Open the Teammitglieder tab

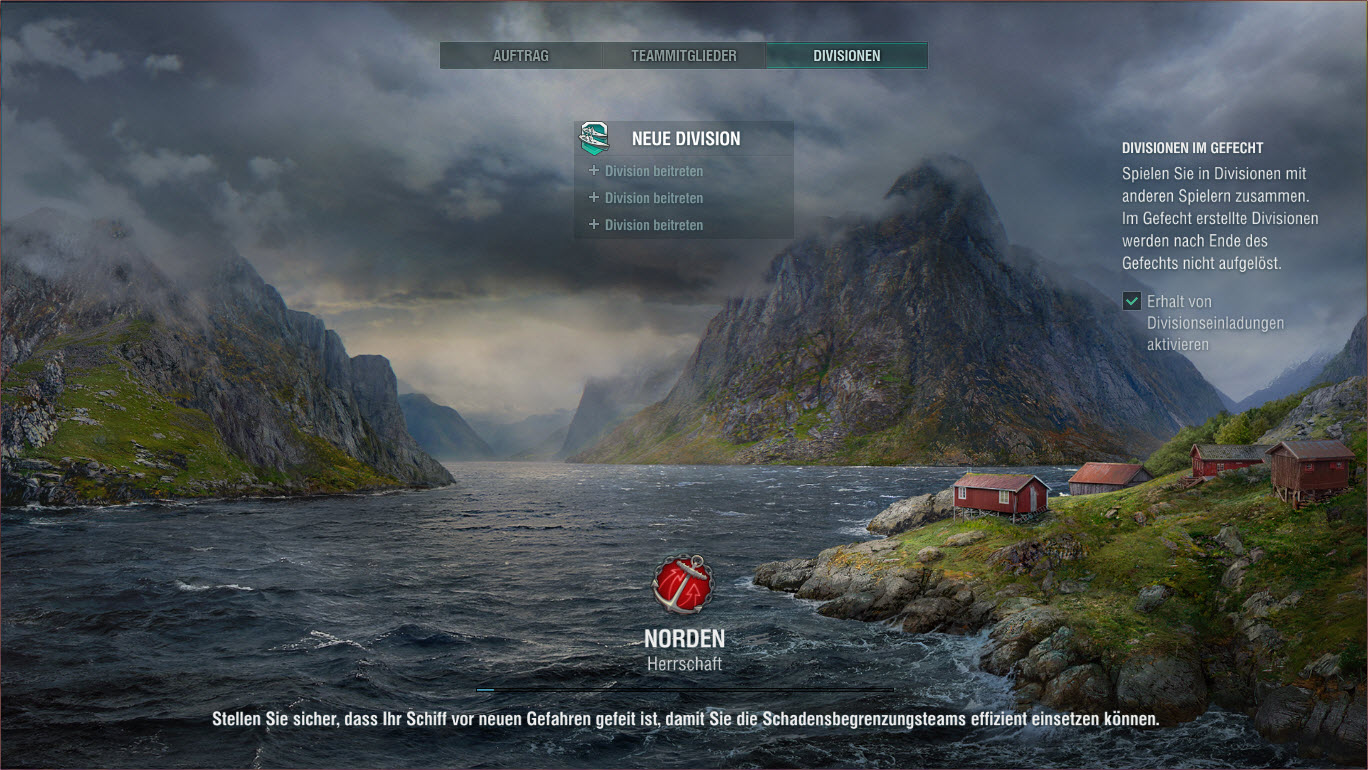[x=684, y=56]
